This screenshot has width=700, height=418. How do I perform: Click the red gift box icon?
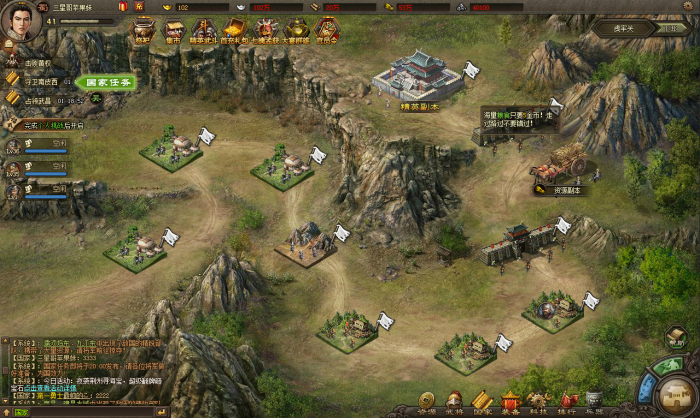click(x=122, y=6)
